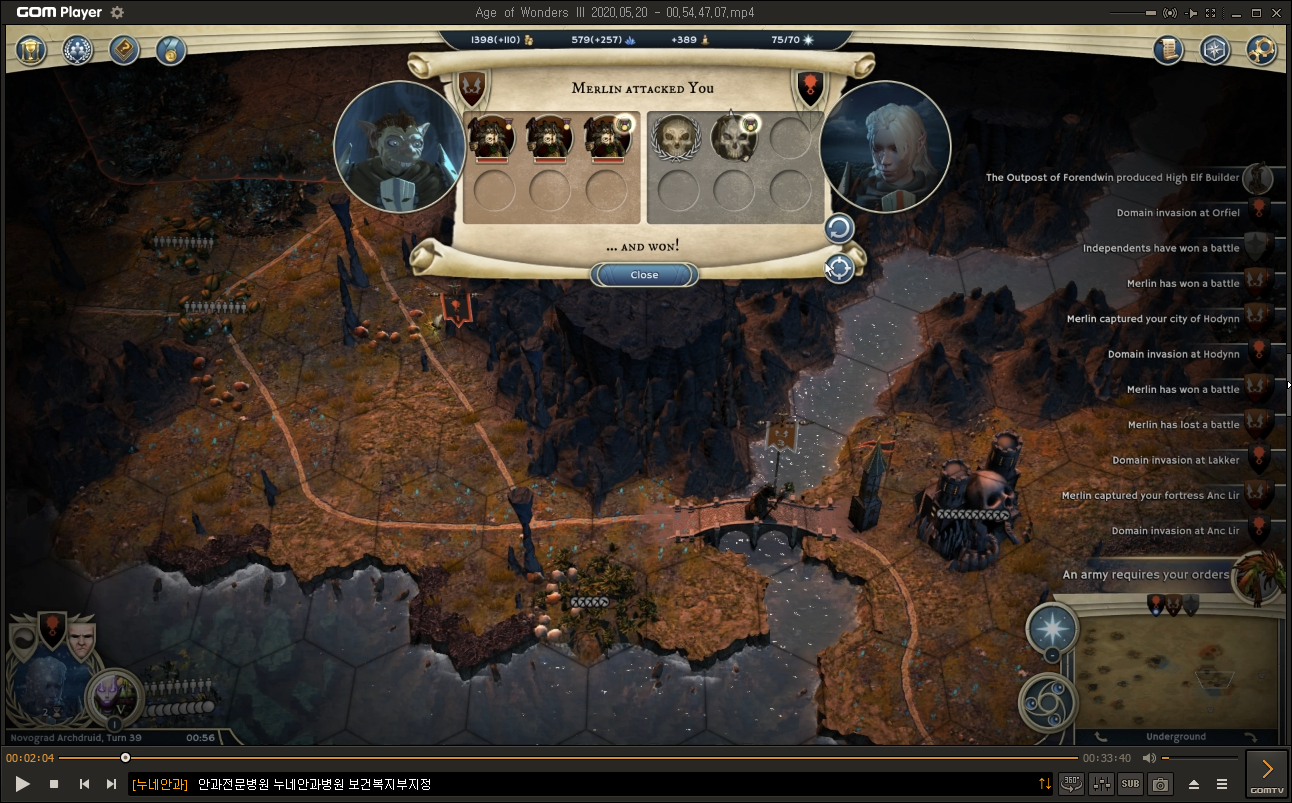This screenshot has width=1292, height=803.
Task: Select the 'Domain invasion at Lakker' event
Action: (1175, 461)
